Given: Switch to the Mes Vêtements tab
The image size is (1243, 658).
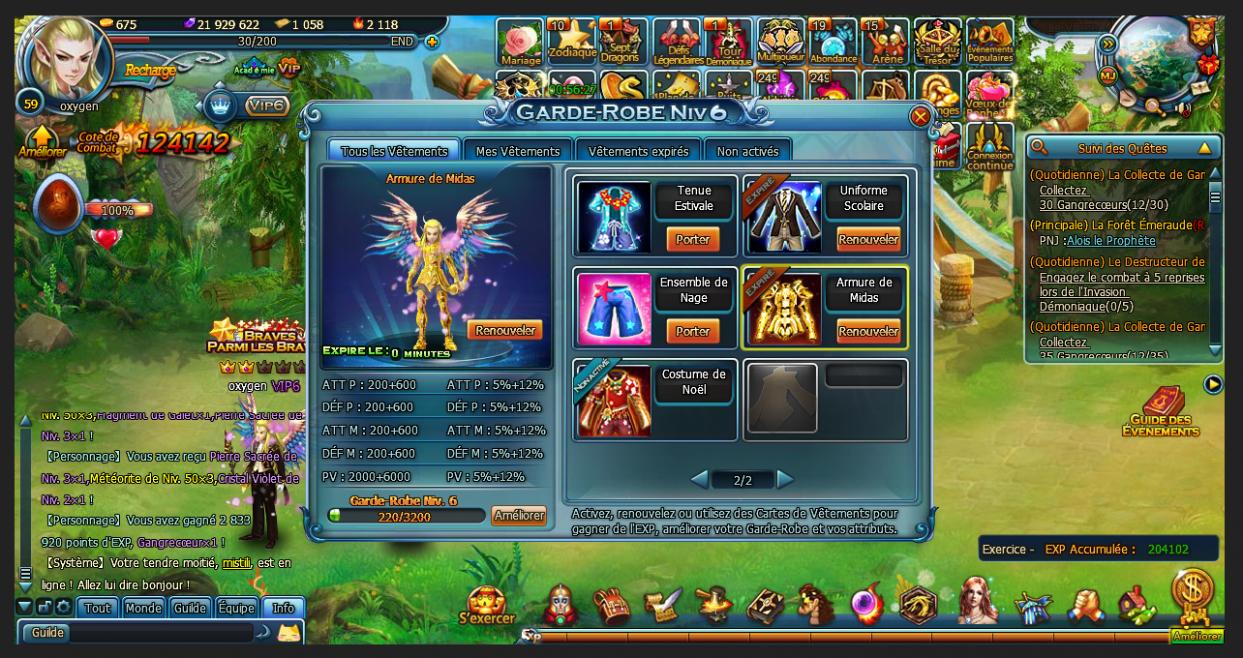Looking at the screenshot, I should coord(517,151).
